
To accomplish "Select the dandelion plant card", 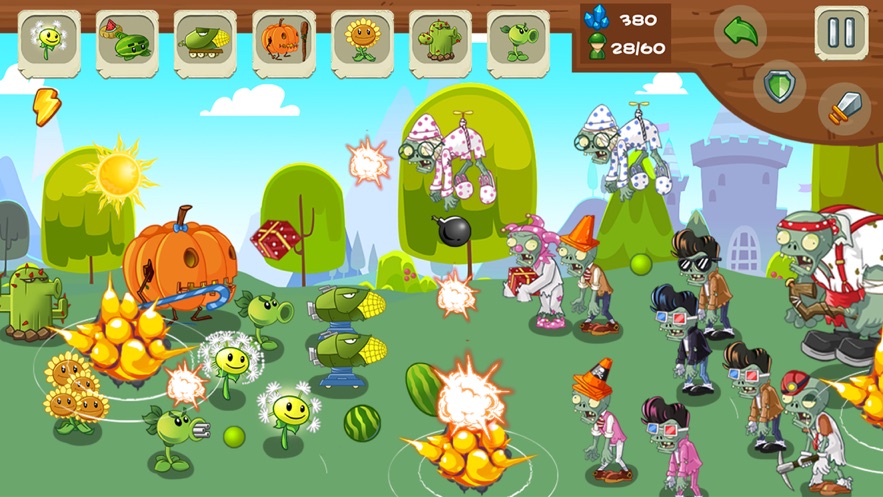I will click(49, 42).
